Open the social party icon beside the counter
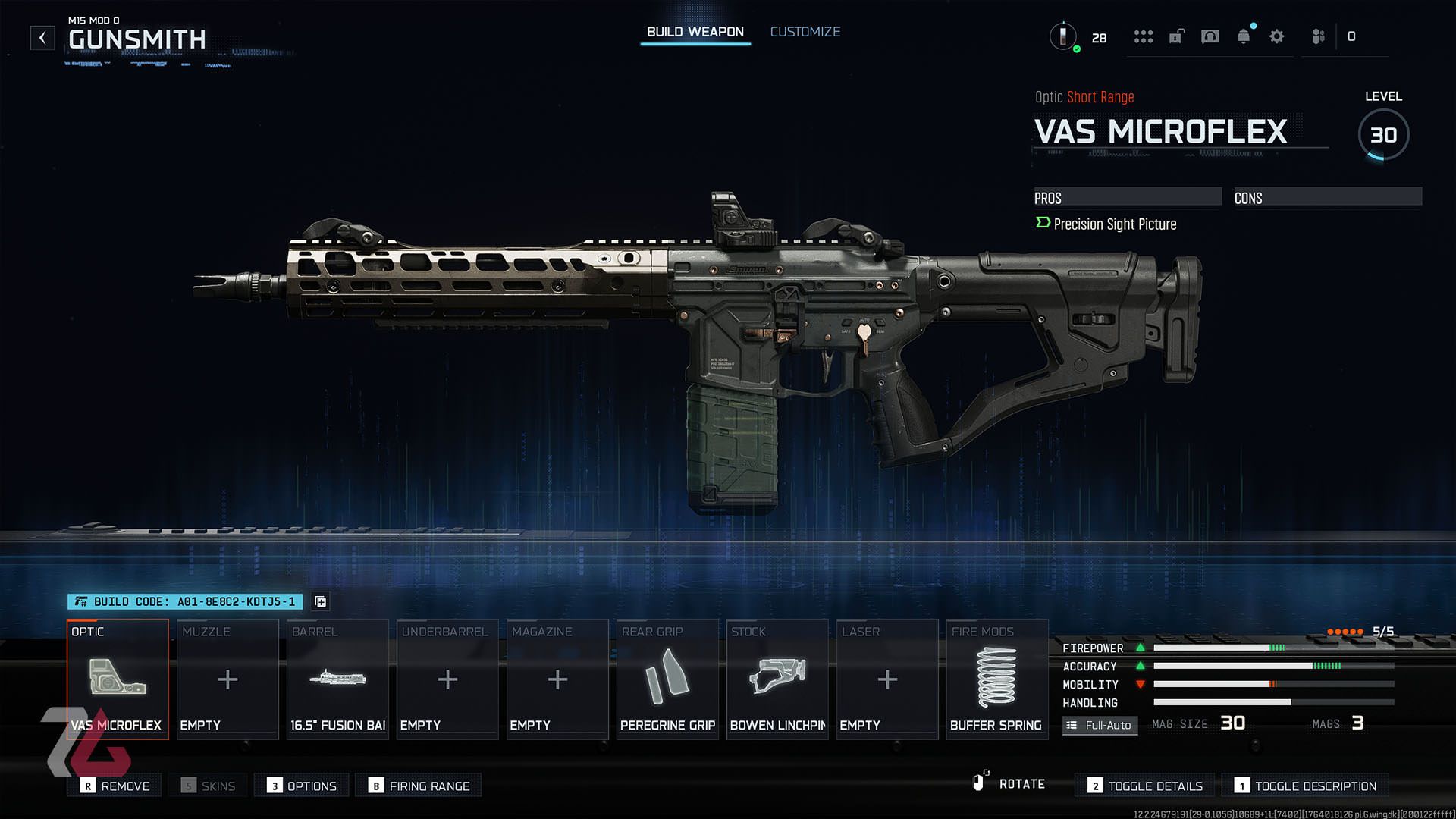Viewport: 1456px width, 819px height. coord(1317,36)
